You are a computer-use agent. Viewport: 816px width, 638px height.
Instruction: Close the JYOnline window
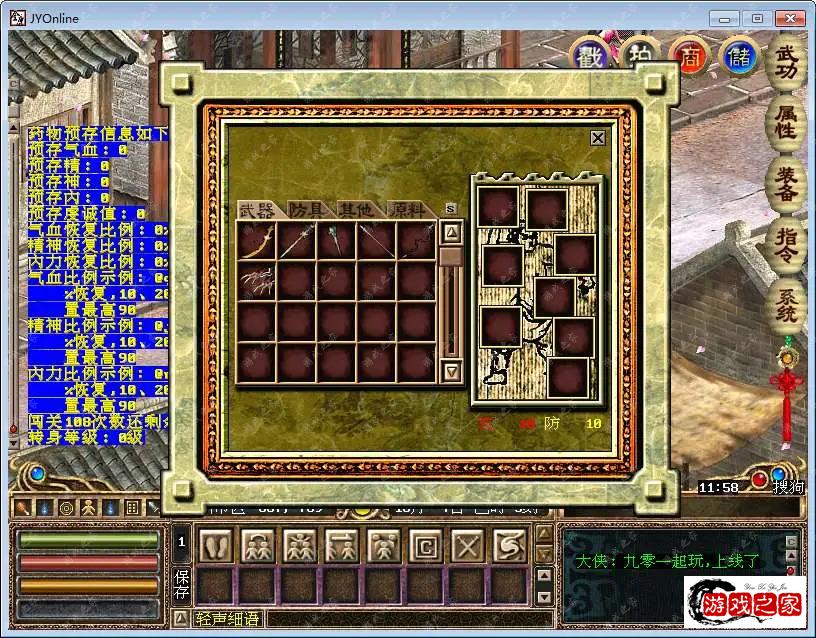coord(790,17)
